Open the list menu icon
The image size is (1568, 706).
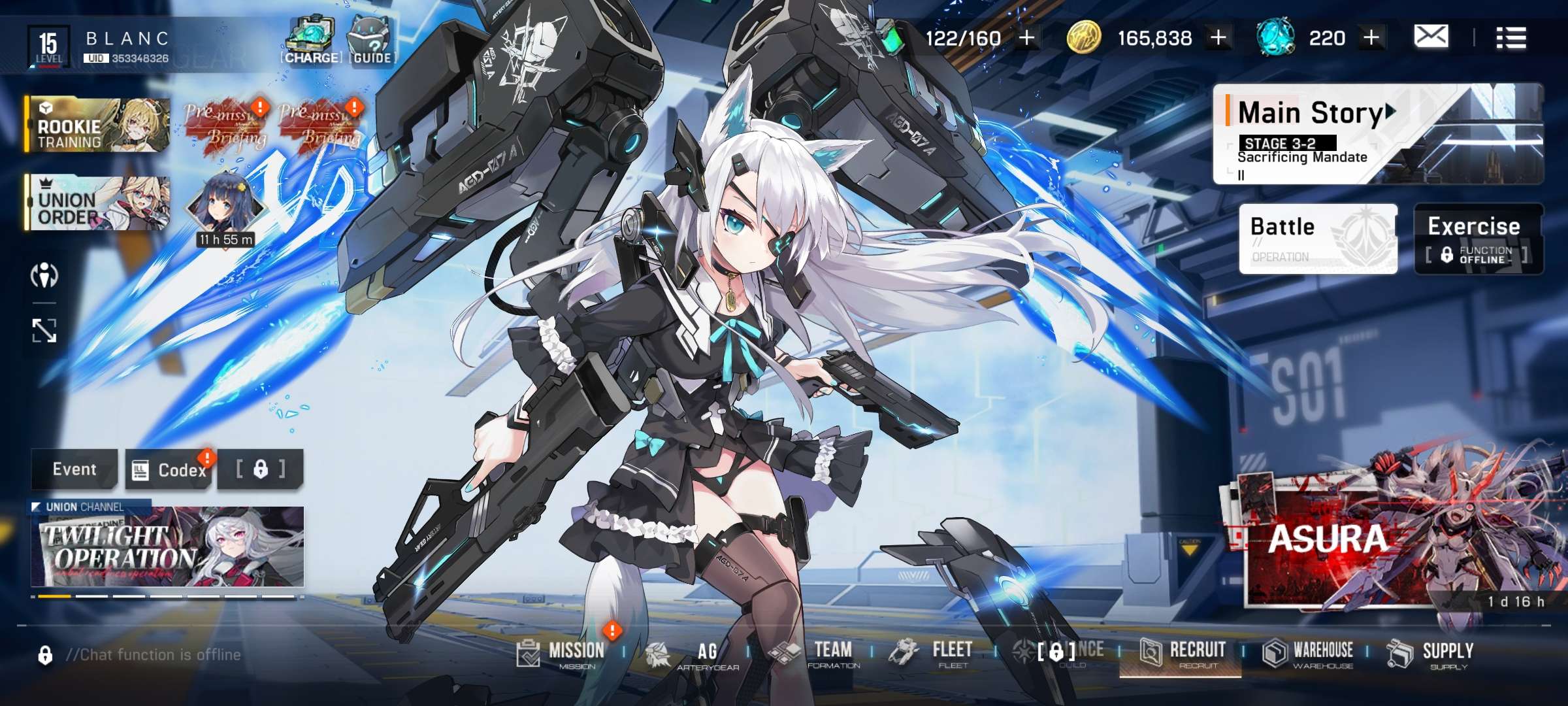click(1511, 38)
